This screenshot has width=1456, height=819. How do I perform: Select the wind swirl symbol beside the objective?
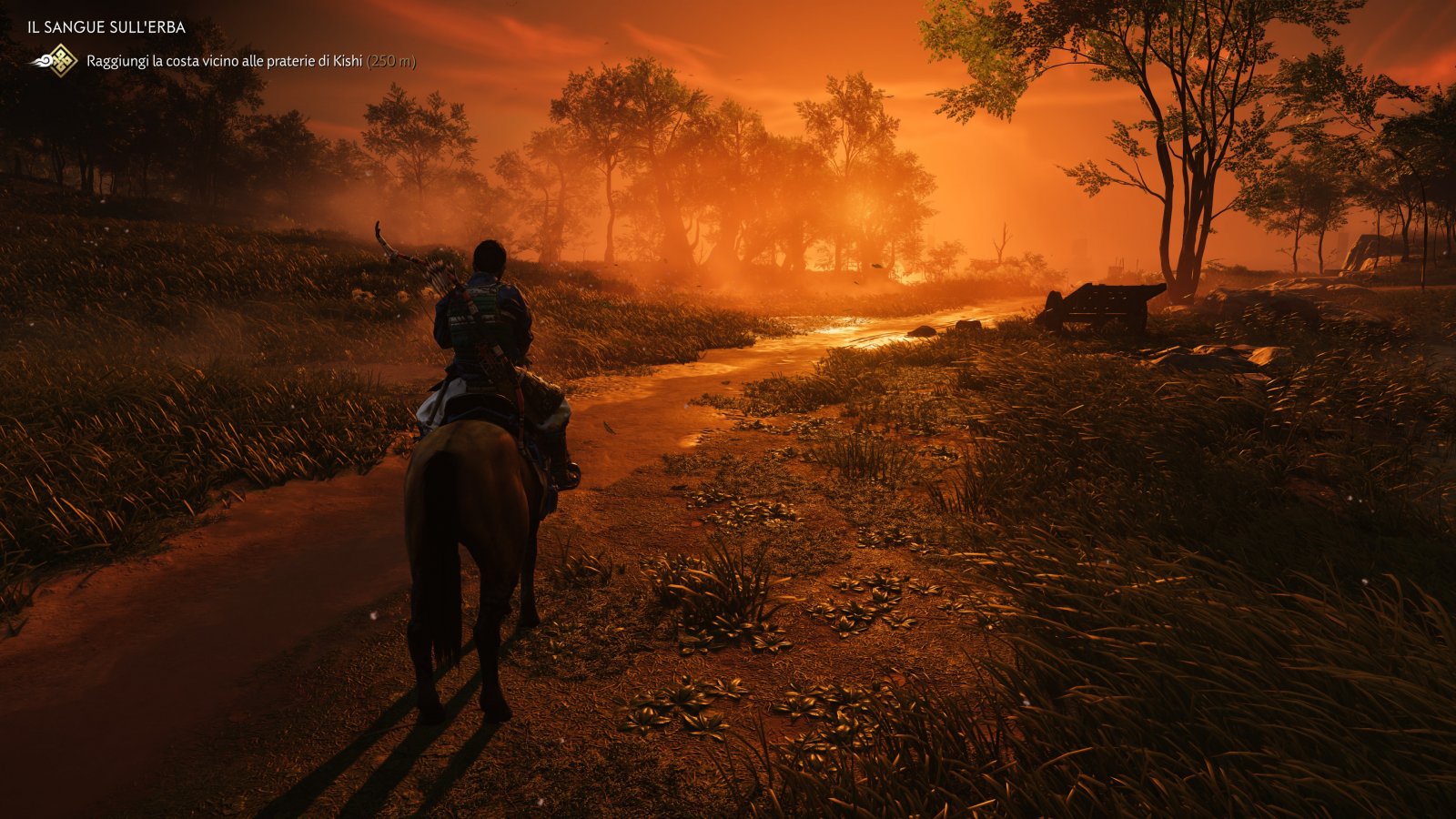click(x=42, y=61)
